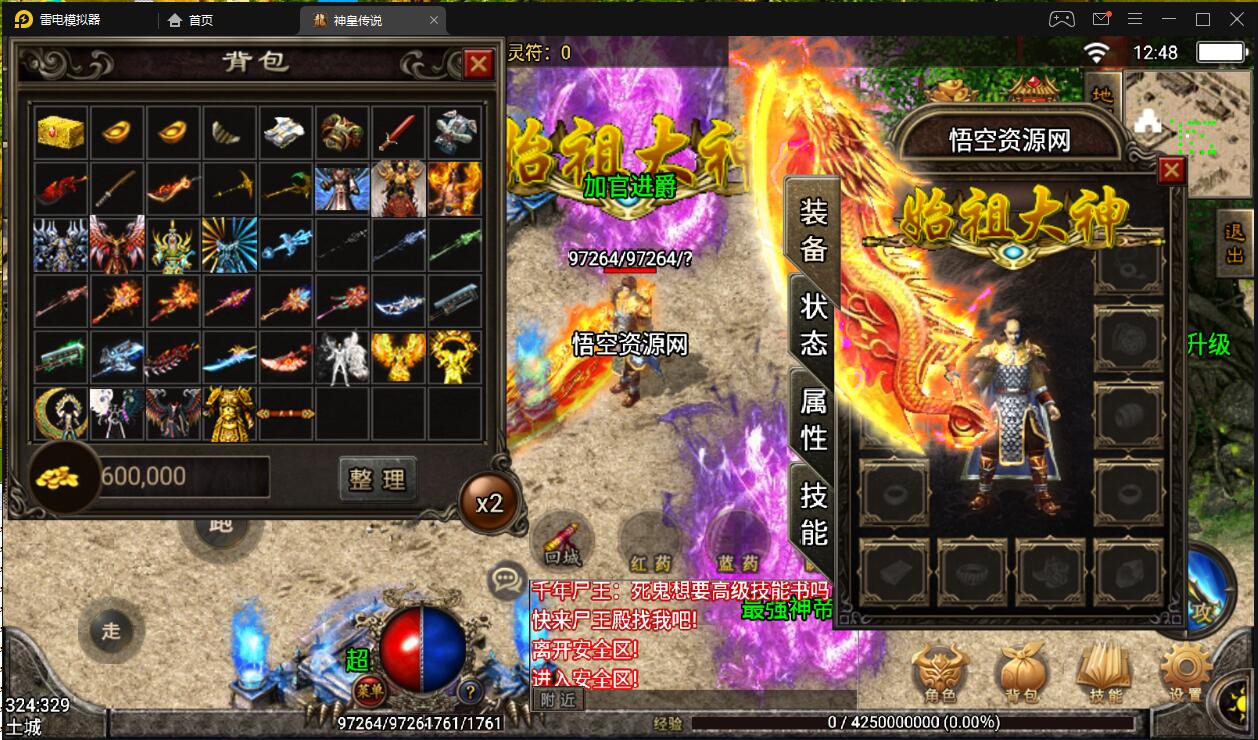The image size is (1258, 740).
Task: Switch to the 装备 equipment tab
Action: pyautogui.click(x=813, y=229)
